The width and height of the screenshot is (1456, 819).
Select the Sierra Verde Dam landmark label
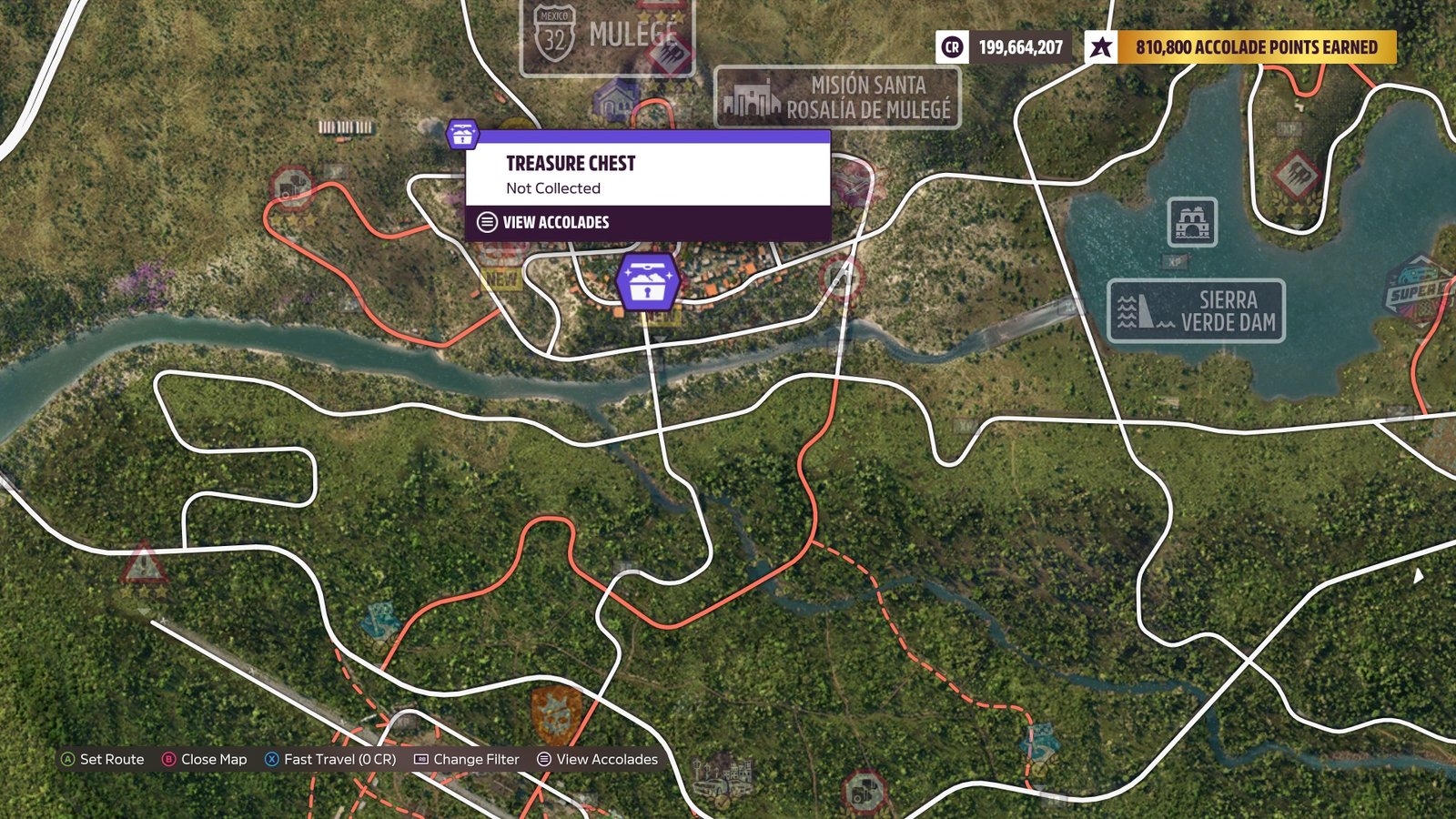(1196, 311)
